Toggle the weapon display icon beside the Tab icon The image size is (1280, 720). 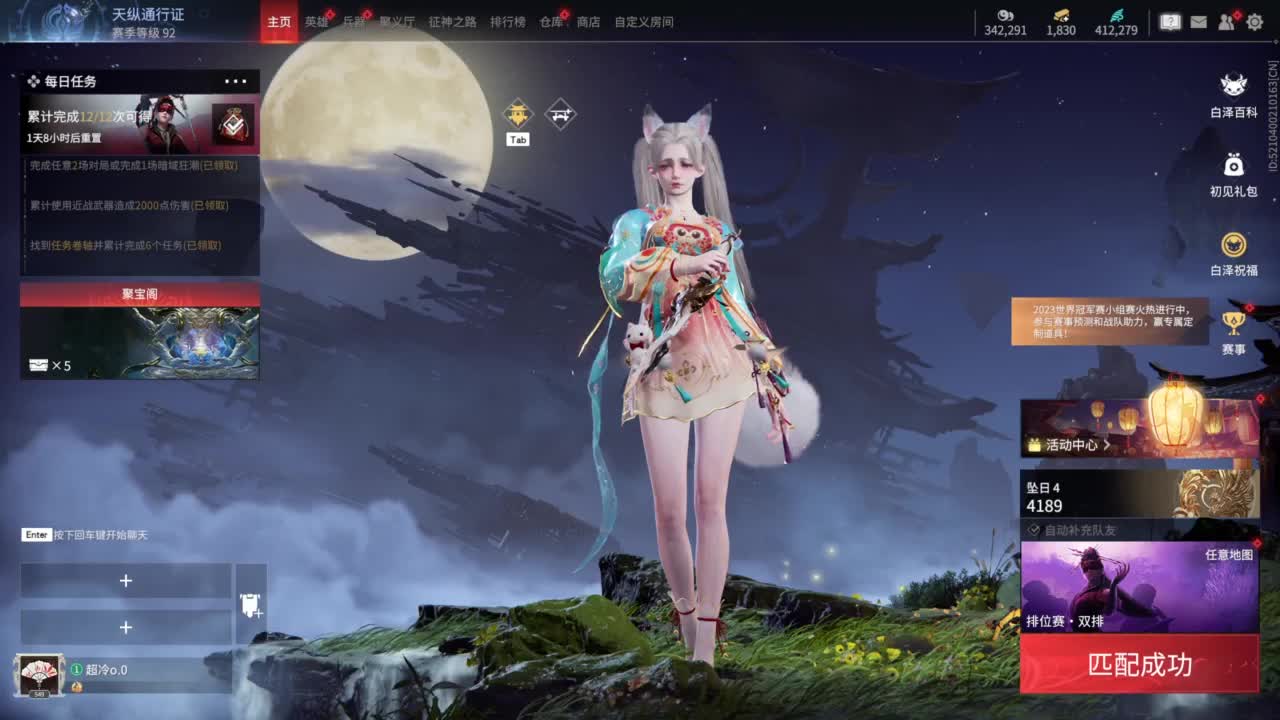coord(560,114)
